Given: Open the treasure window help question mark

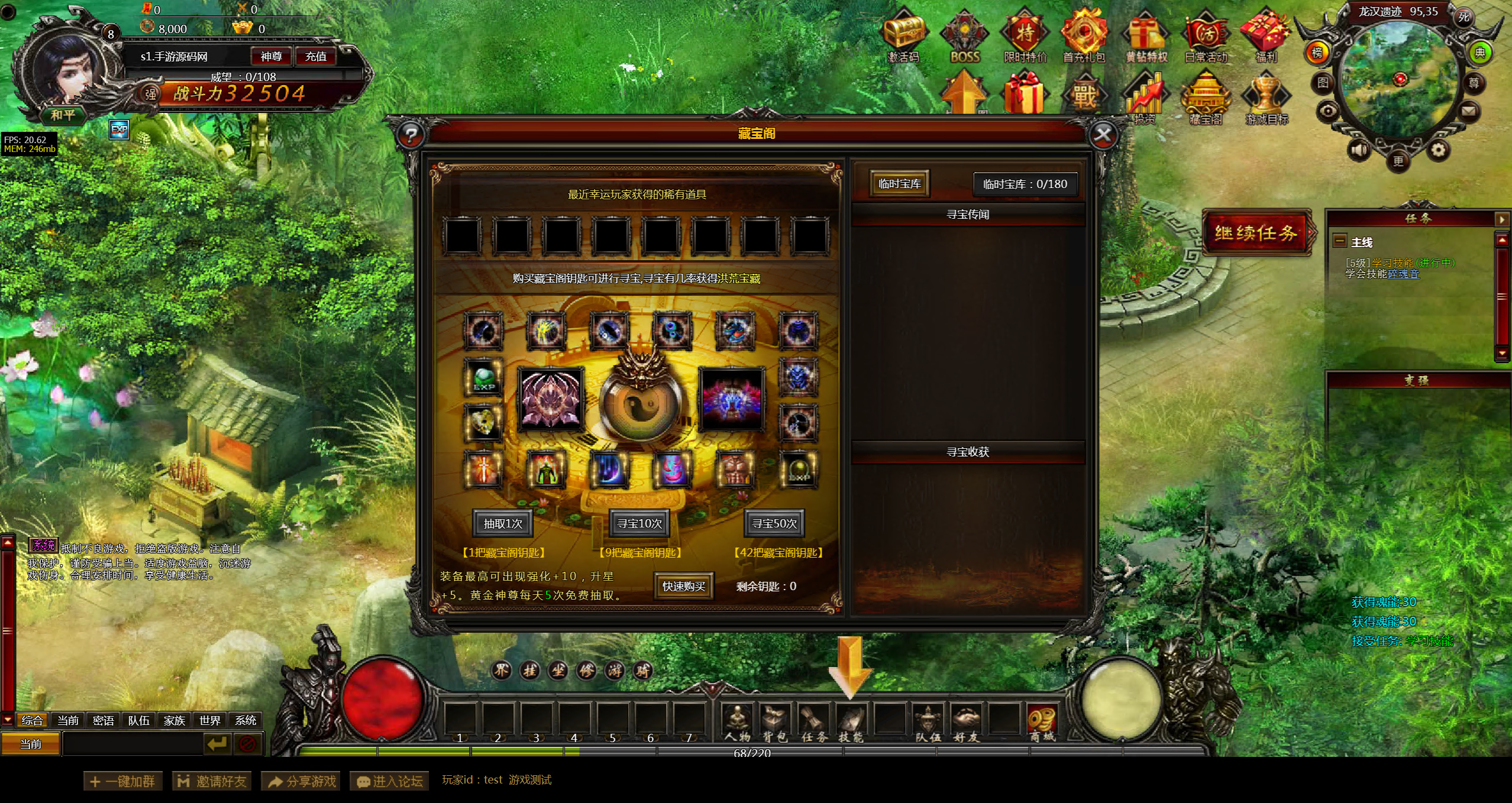Looking at the screenshot, I should click(x=411, y=135).
